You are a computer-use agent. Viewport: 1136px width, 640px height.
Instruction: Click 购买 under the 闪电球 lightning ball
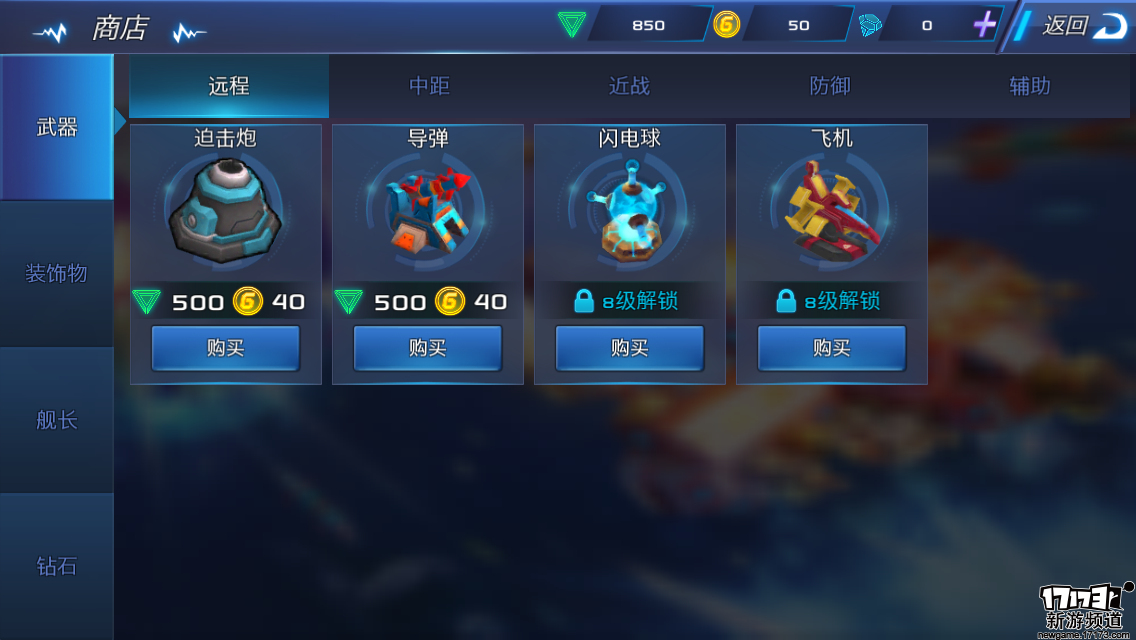point(630,348)
